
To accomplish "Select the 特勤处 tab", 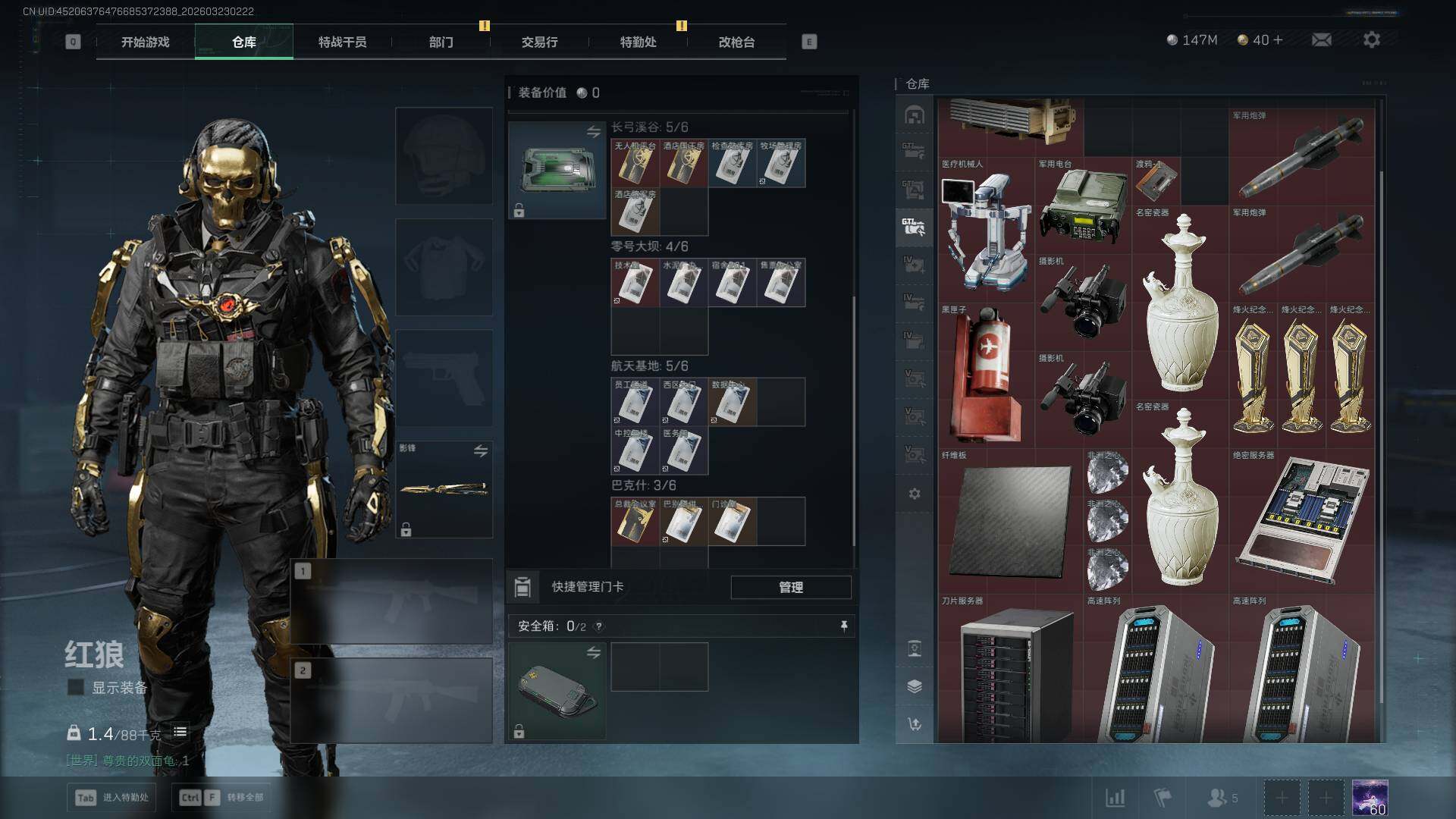I will coord(638,42).
